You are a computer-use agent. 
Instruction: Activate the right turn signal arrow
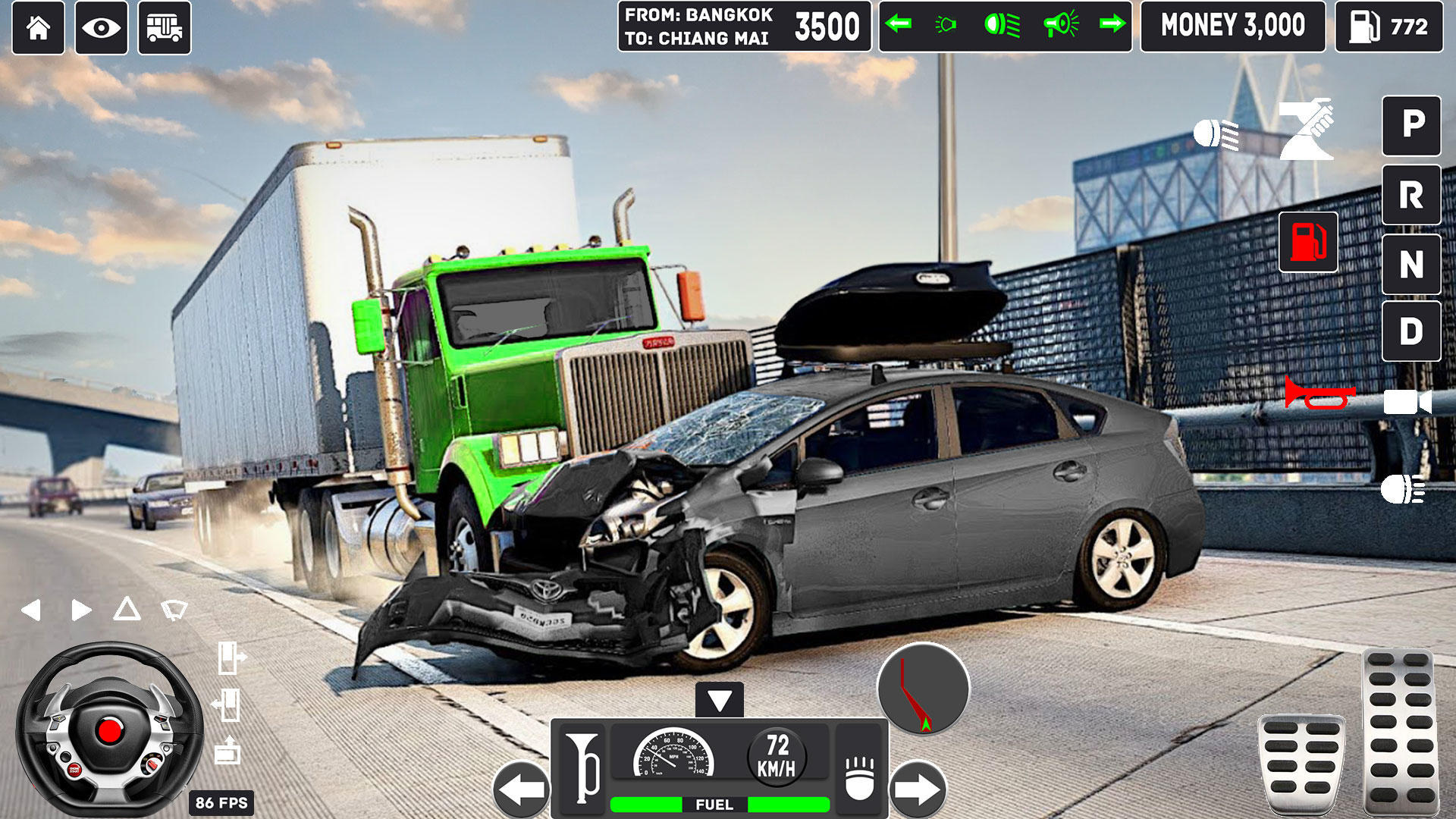pos(1112,25)
